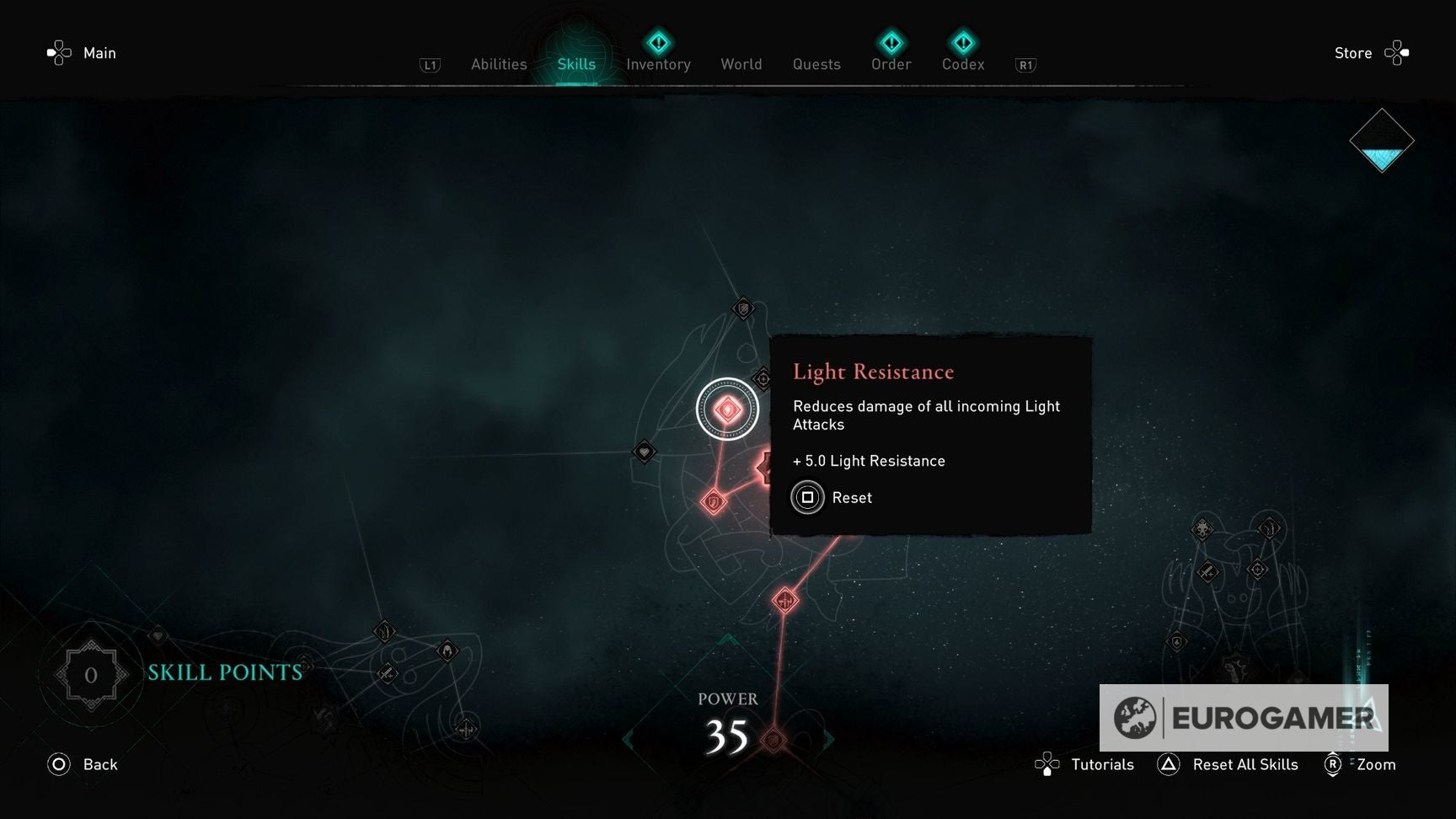1456x819 pixels.
Task: Click the heart-shaped skill node left of Light Resistance
Action: click(643, 452)
